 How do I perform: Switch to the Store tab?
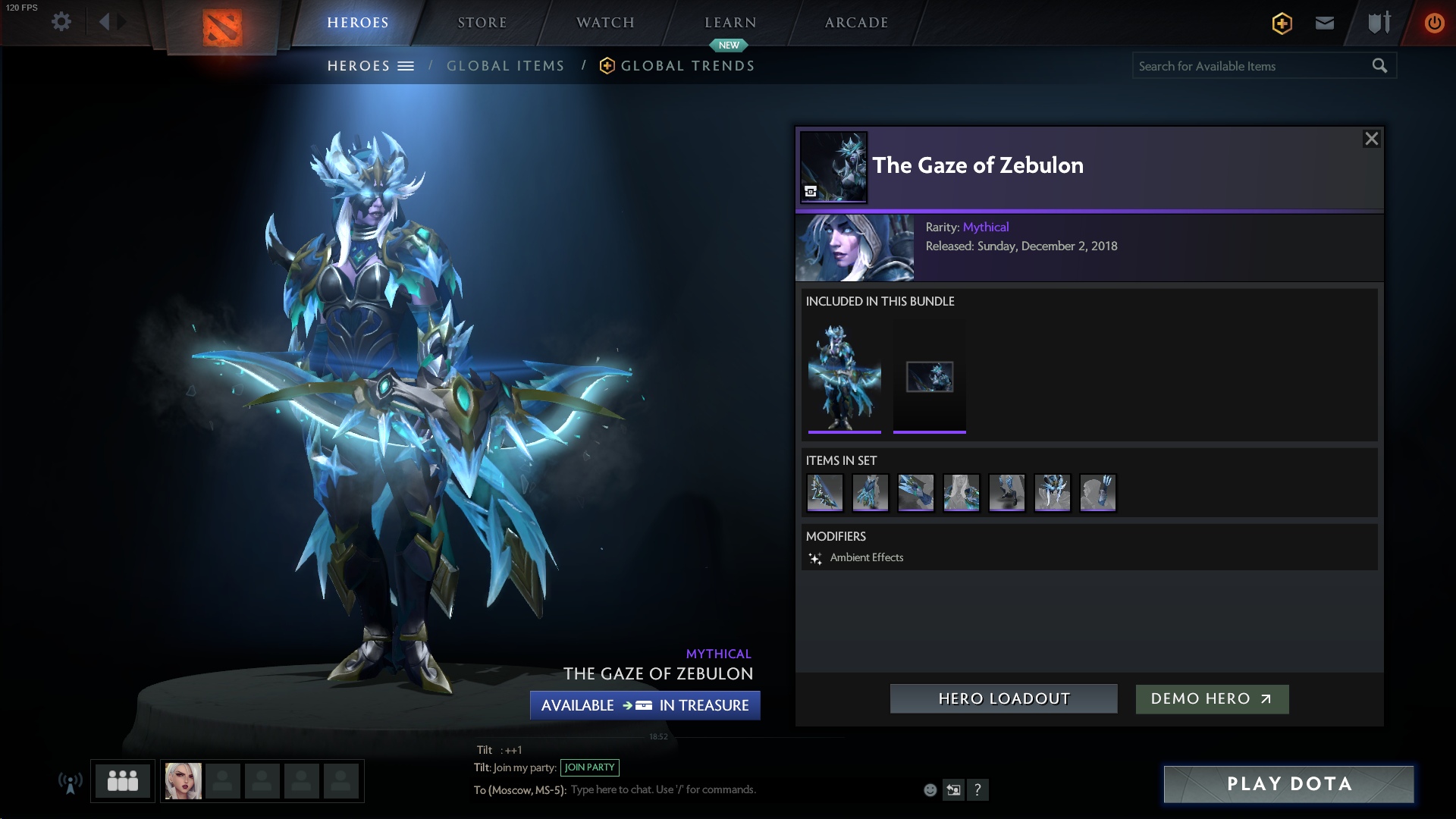[482, 23]
